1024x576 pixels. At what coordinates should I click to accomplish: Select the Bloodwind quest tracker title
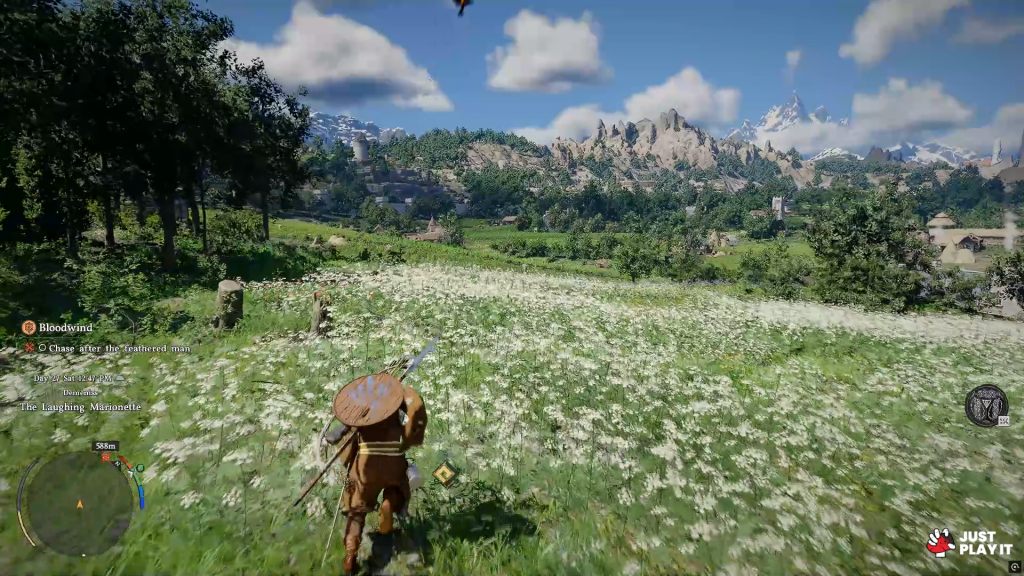point(64,327)
